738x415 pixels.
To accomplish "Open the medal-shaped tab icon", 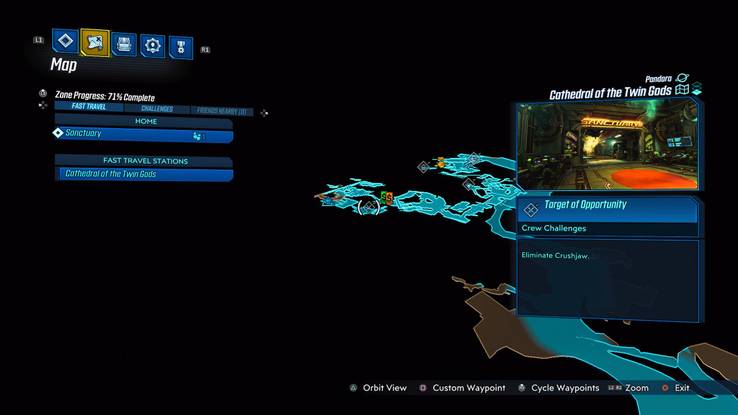I will (180, 45).
